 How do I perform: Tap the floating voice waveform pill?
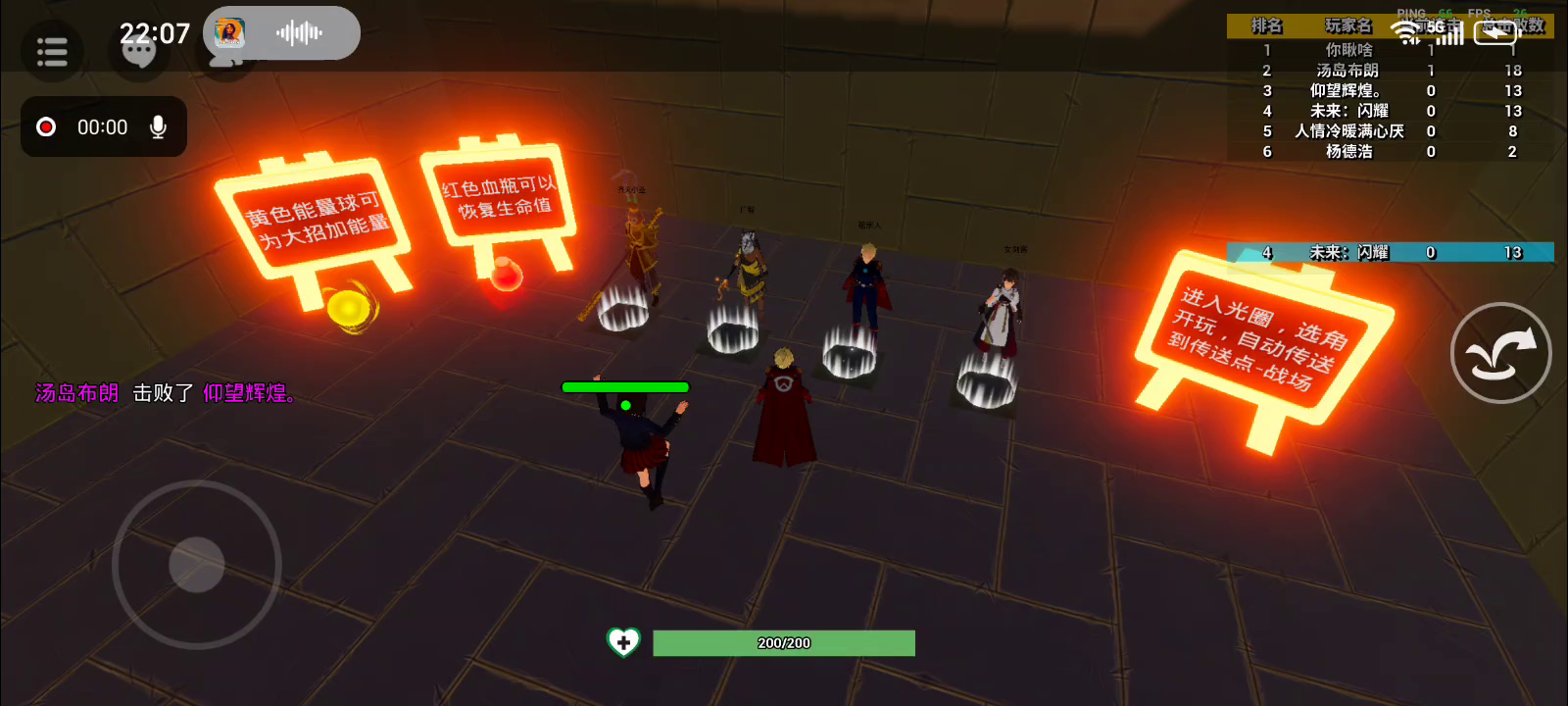(281, 33)
